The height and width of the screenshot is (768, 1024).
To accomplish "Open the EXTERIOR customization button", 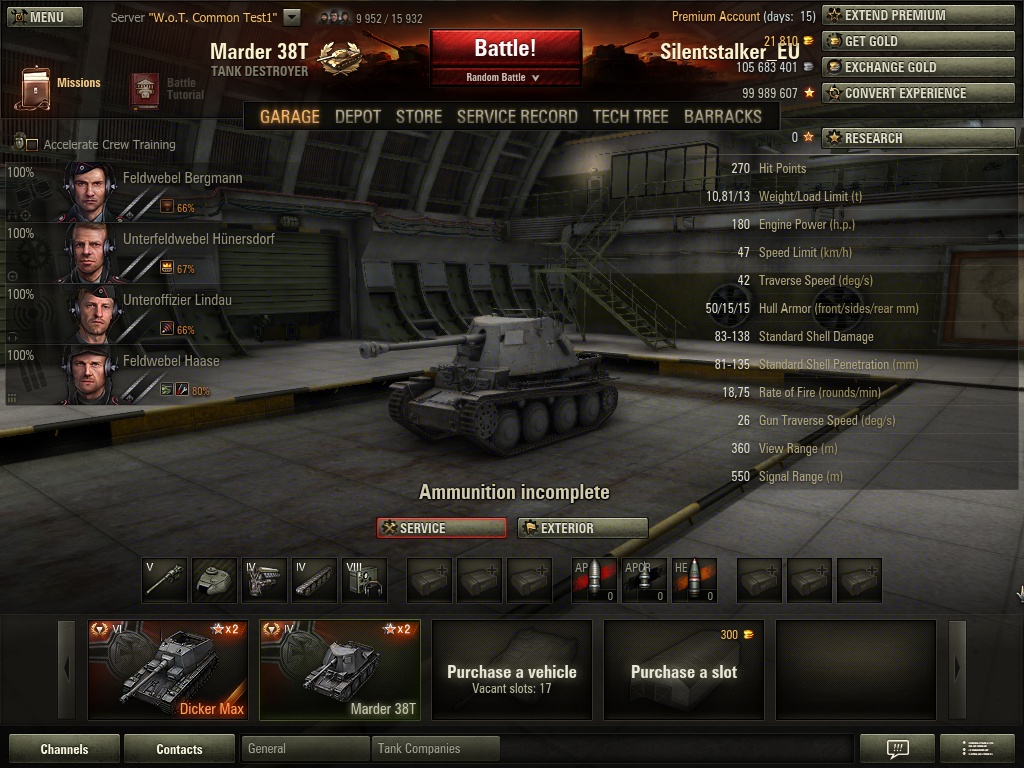I will coord(582,528).
